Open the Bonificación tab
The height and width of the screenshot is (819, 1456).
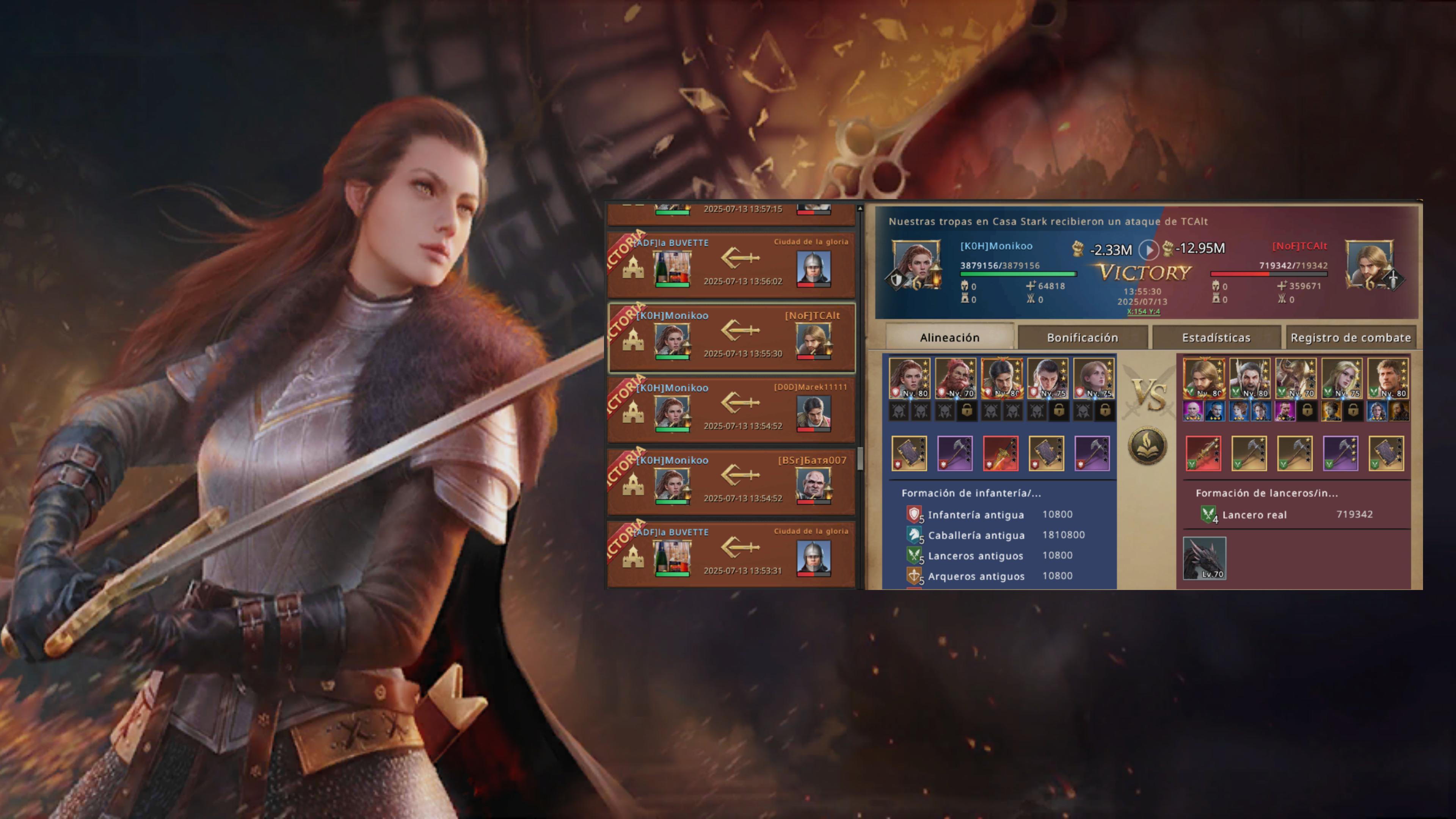pyautogui.click(x=1083, y=337)
